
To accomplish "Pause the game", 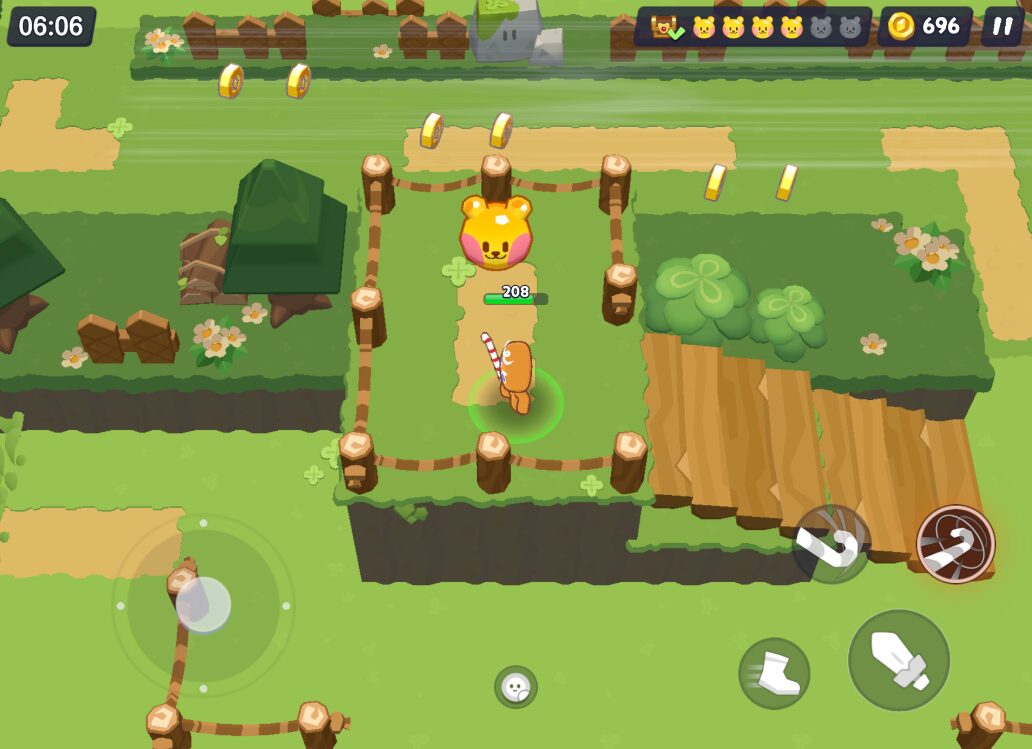I will click(1002, 26).
